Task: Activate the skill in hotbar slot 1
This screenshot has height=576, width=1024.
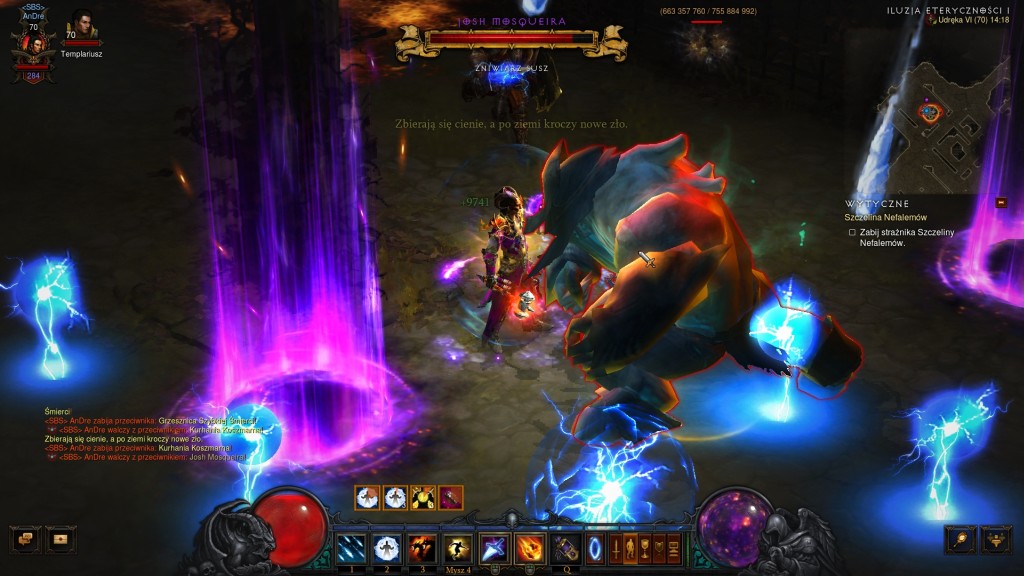Action: 351,548
